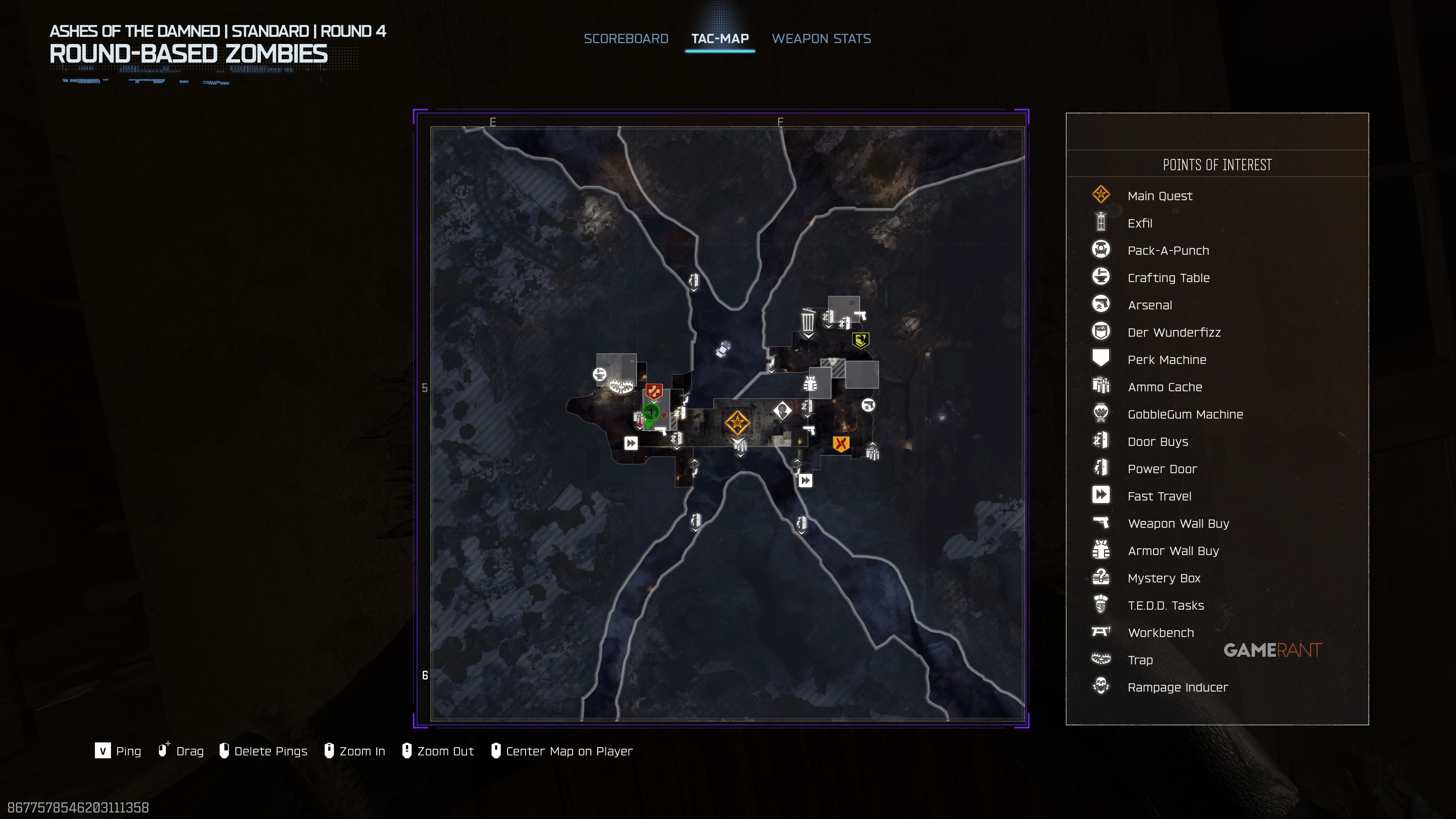Click the Der Wunderfizz legend entry
Screen dimensions: 1456x819
point(1174,333)
